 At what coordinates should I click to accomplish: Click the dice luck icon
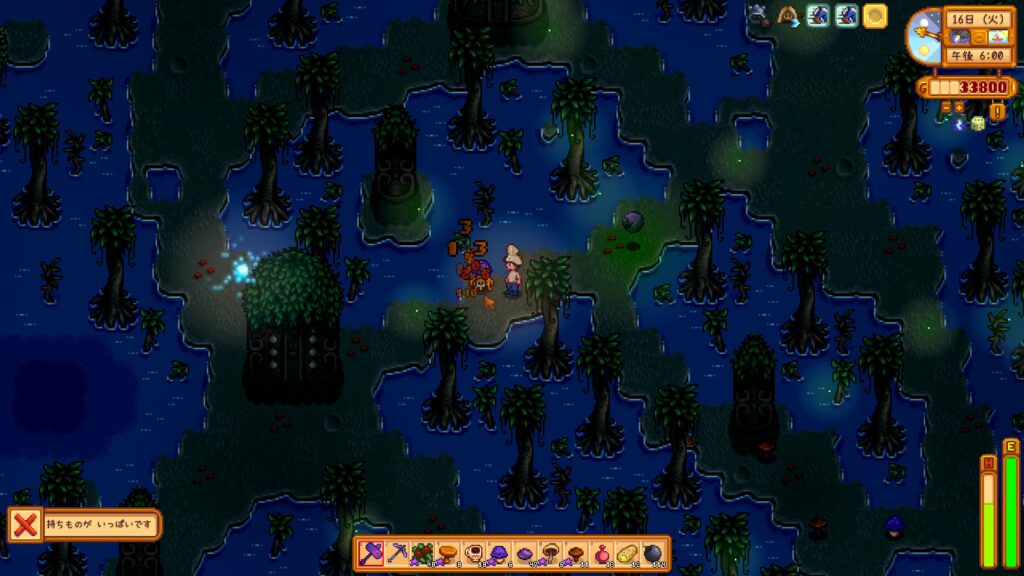click(978, 123)
